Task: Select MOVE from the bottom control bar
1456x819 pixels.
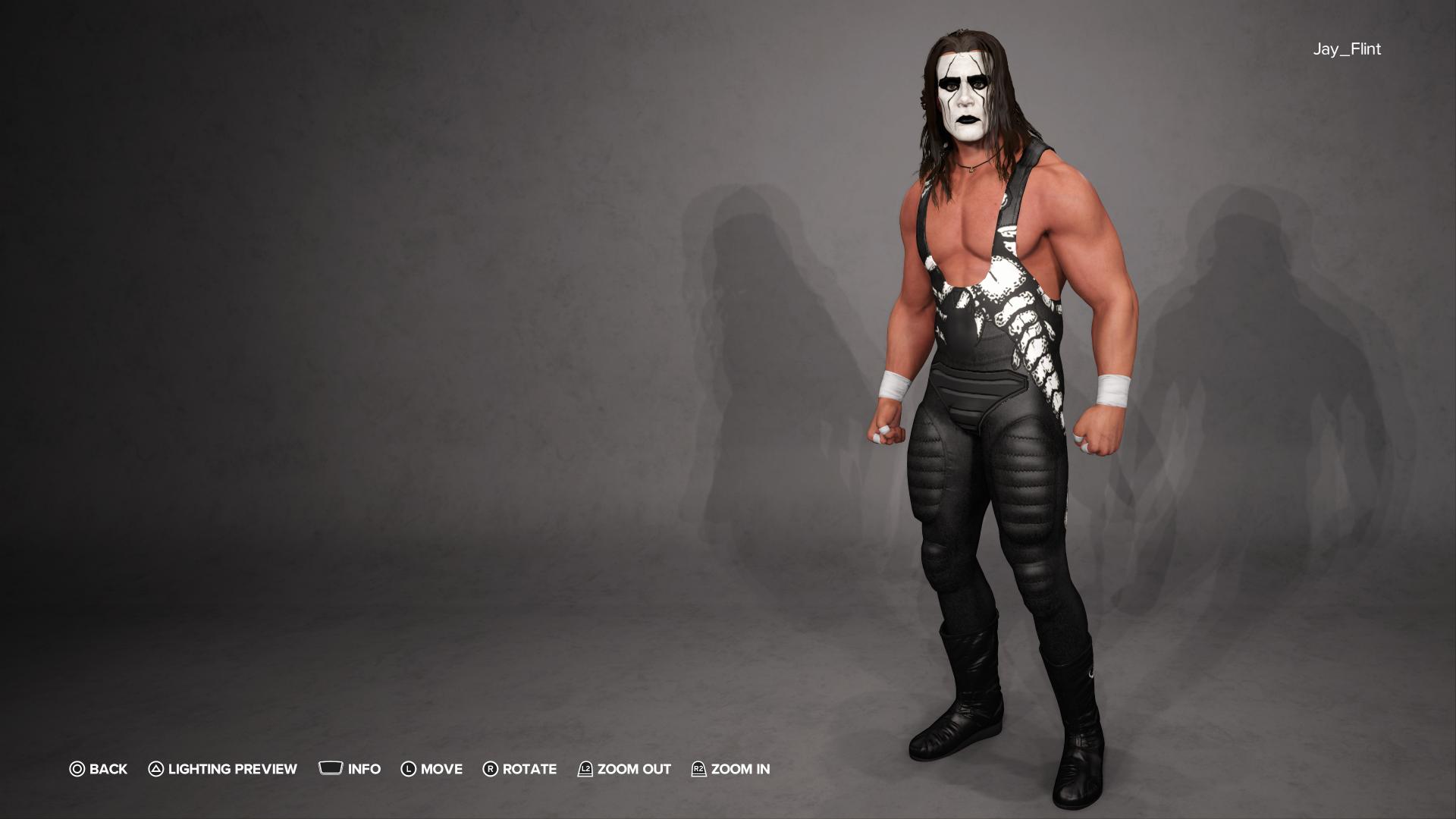Action: pos(443,769)
